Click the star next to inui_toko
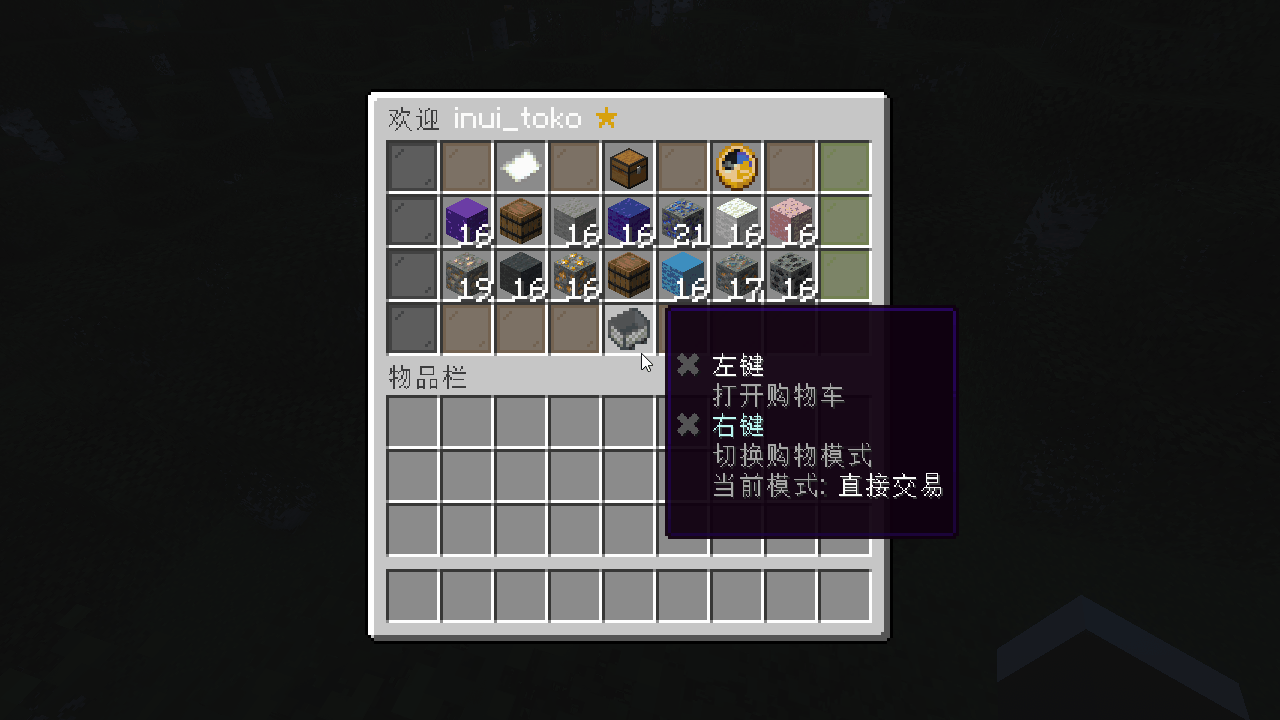Screen dimensions: 1280x720 click(x=606, y=117)
